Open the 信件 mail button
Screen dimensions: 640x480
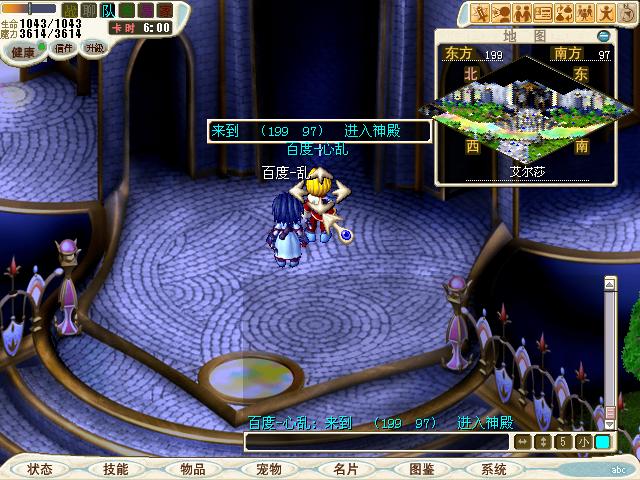pos(62,47)
